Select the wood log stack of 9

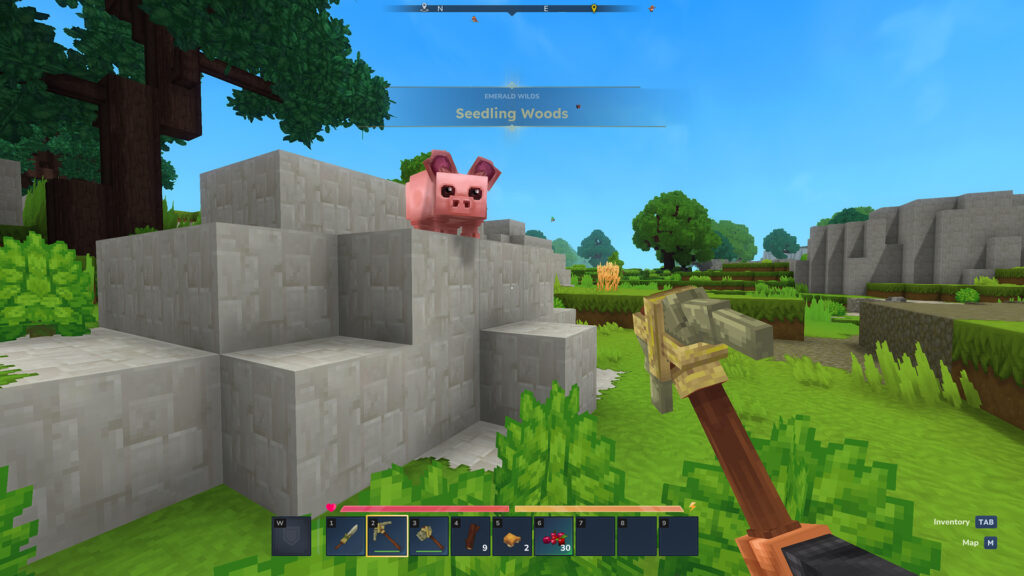click(470, 536)
